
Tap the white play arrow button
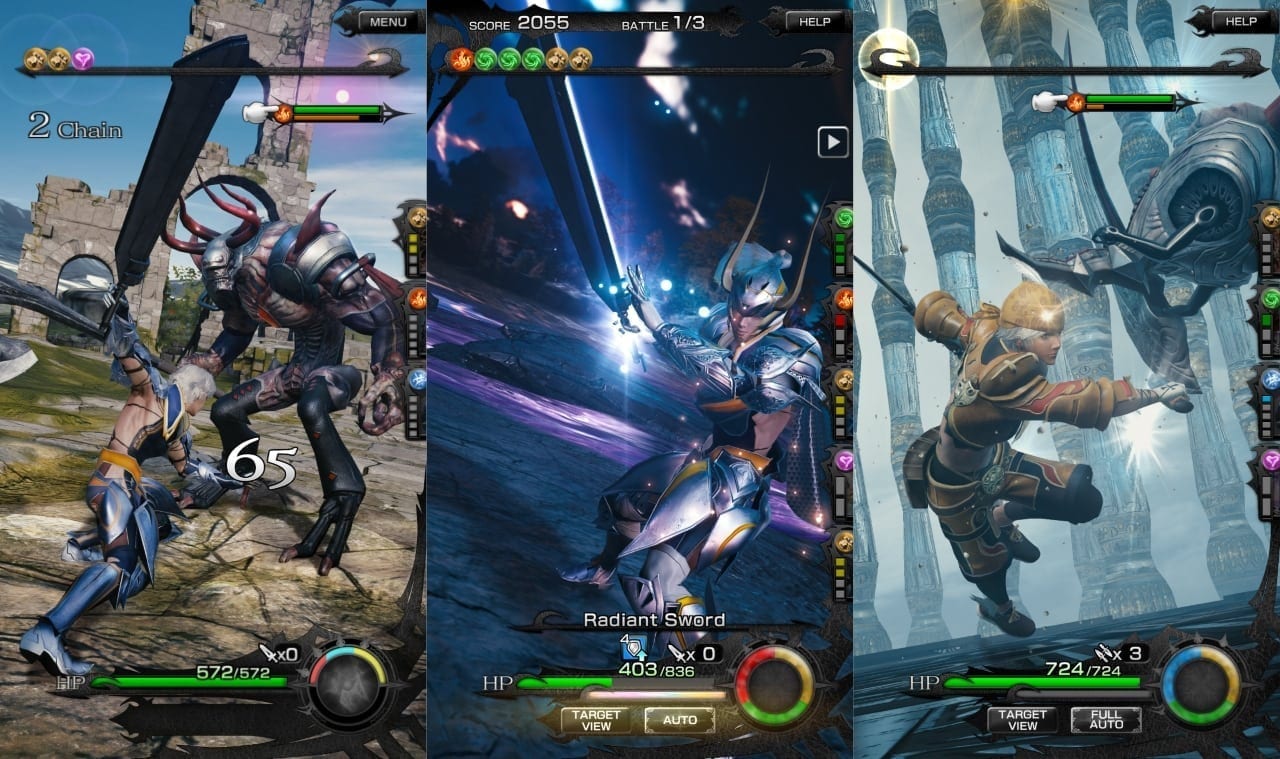pos(833,142)
